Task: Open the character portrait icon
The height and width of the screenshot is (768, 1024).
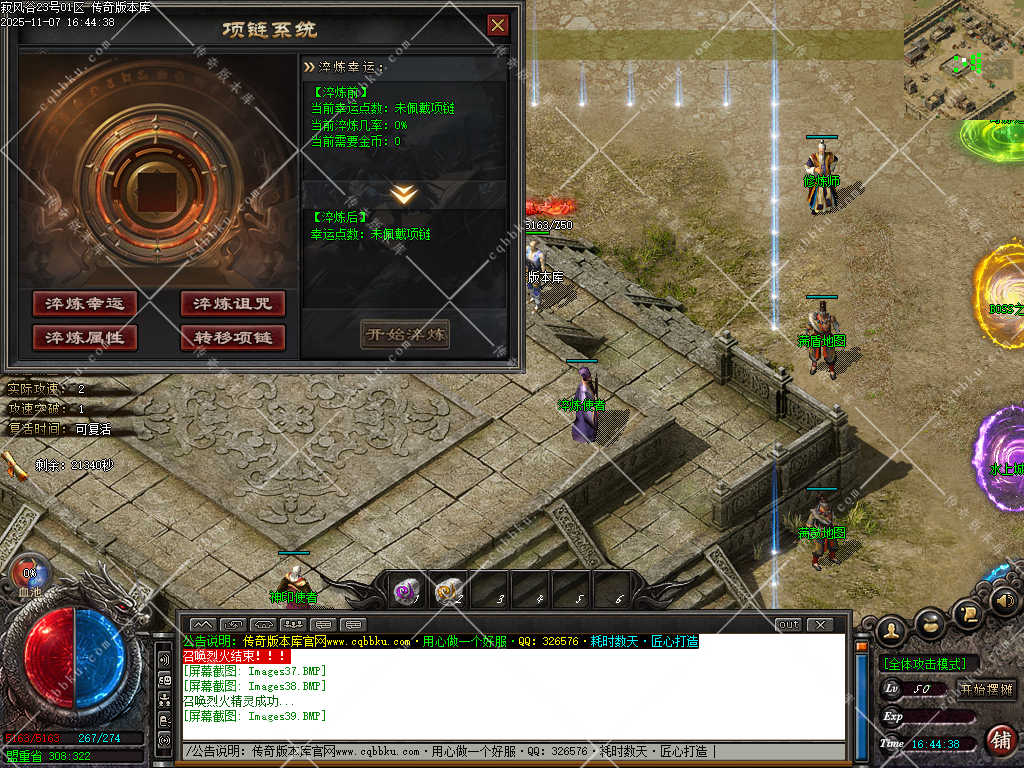Action: coord(891,630)
